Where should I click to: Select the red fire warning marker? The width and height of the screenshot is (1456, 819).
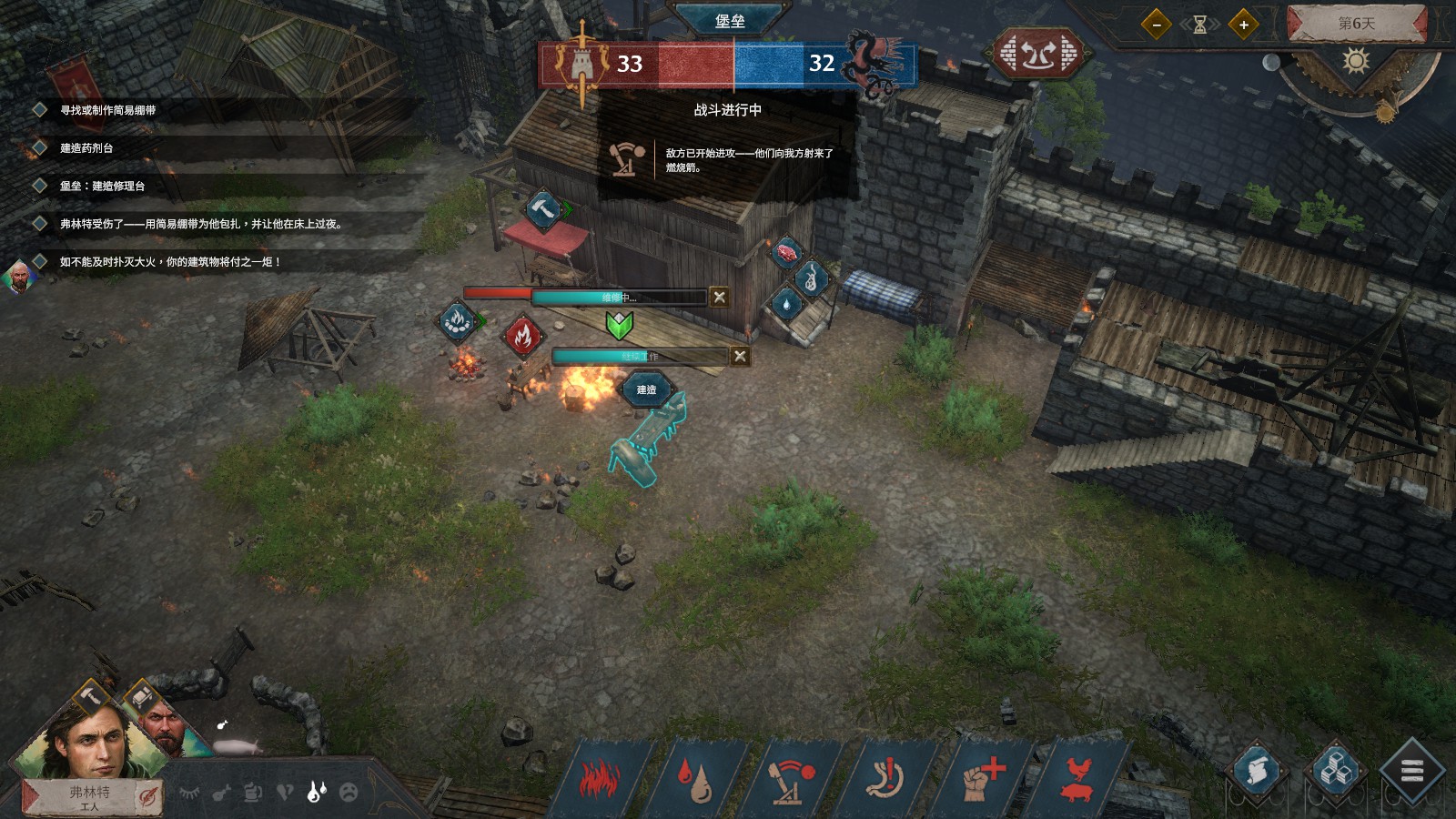pos(522,336)
